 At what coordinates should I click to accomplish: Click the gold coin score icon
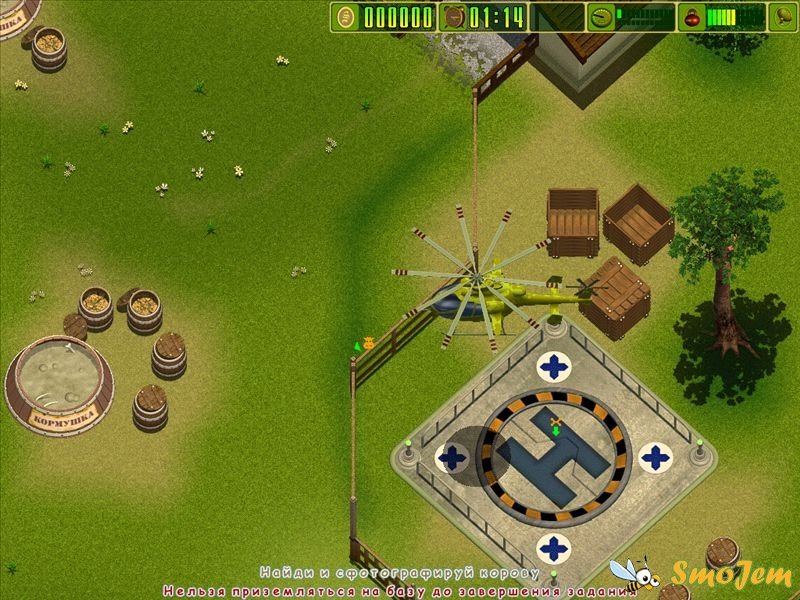click(x=346, y=17)
